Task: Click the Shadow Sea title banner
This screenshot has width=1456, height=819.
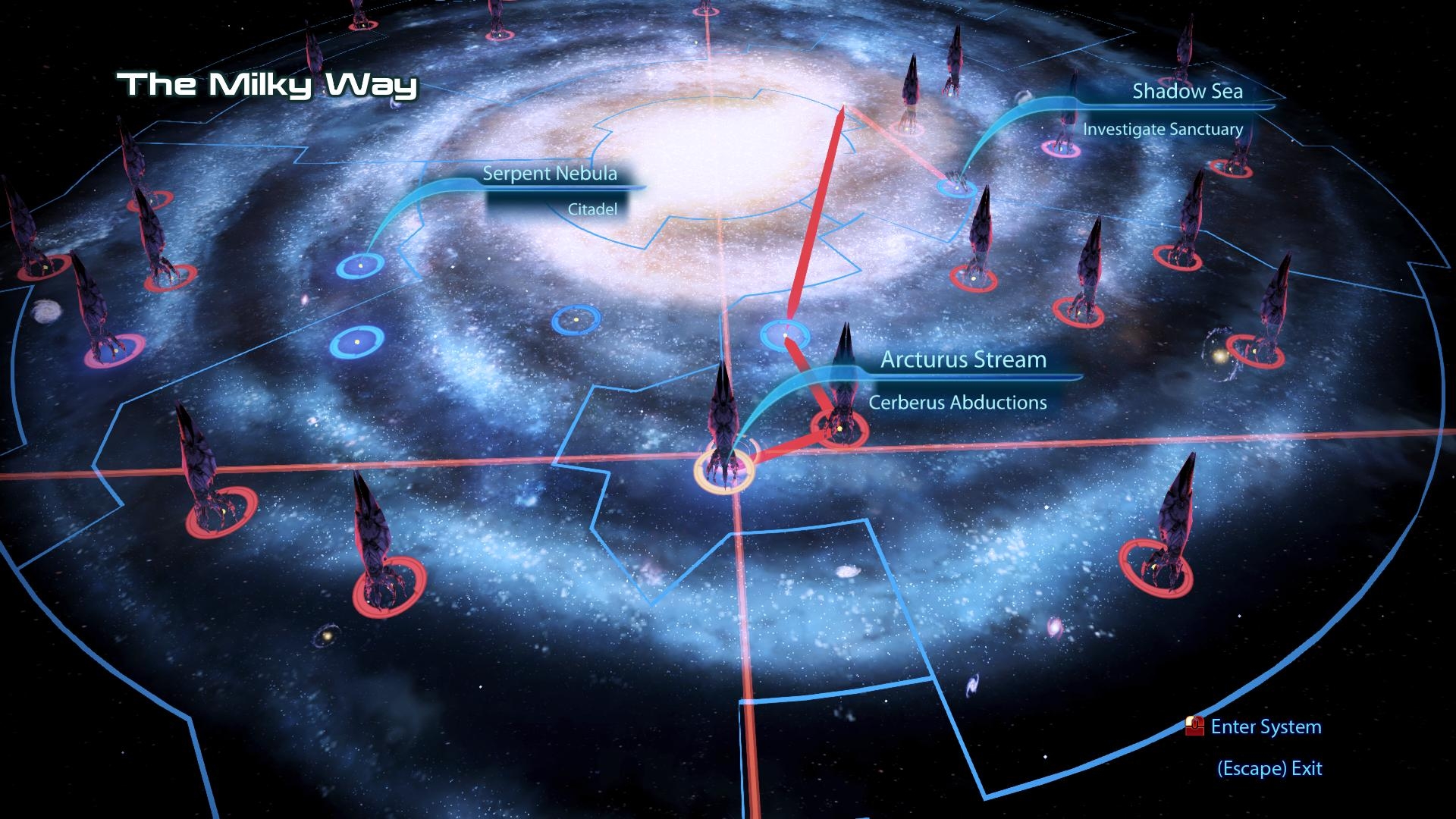Action: coord(1188,92)
